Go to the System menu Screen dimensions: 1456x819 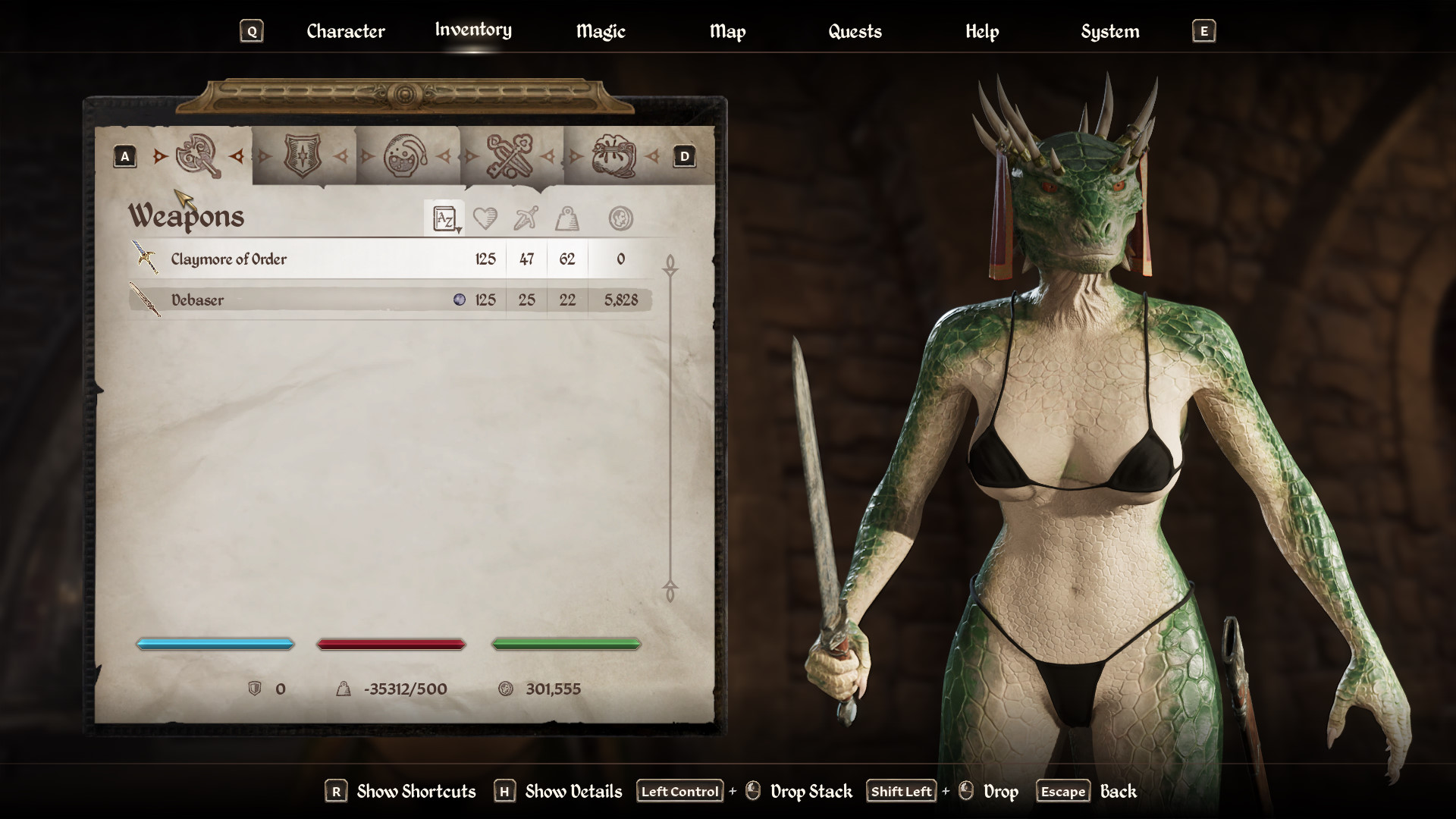point(1110,31)
